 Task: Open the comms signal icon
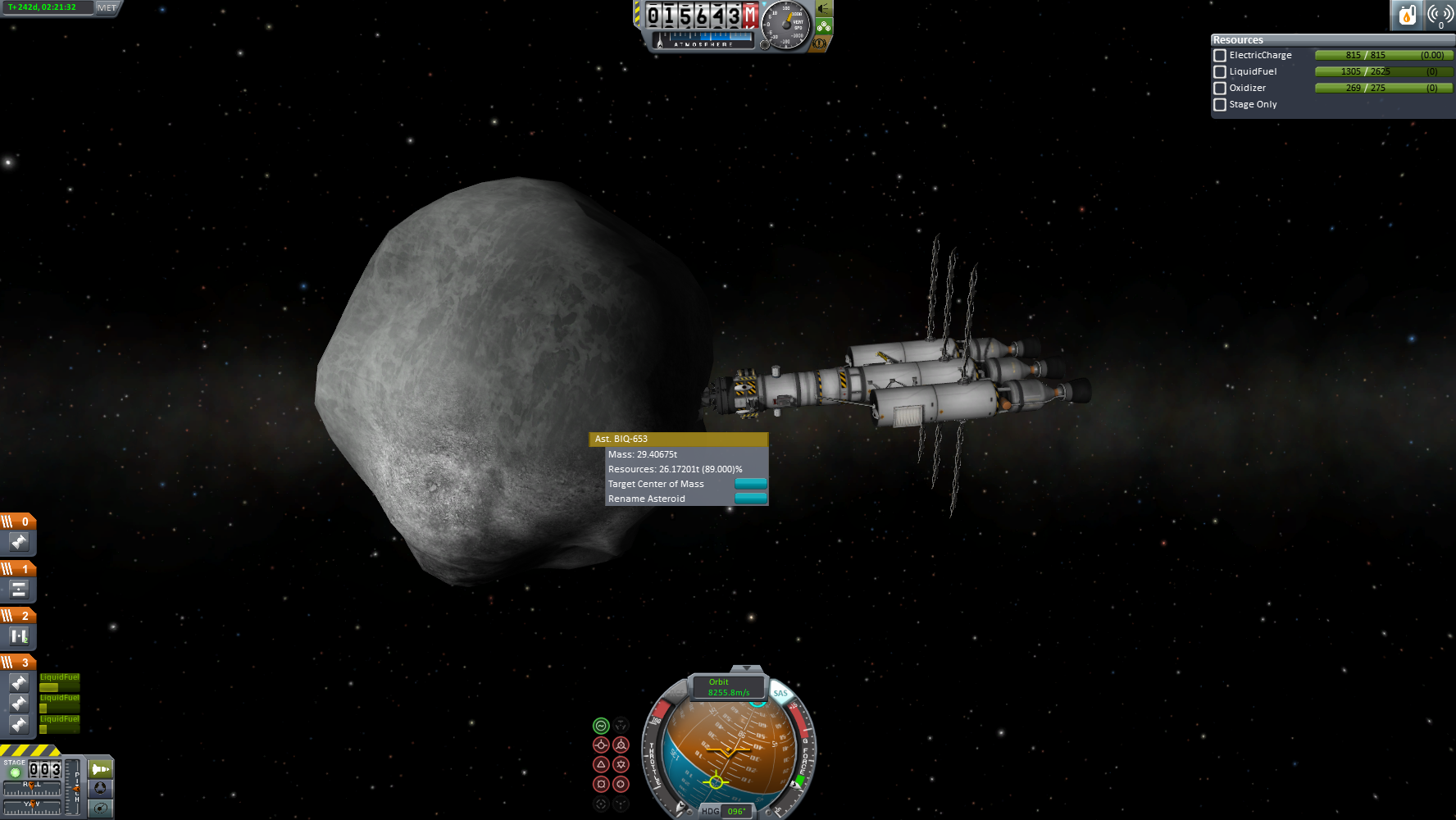pyautogui.click(x=1440, y=15)
